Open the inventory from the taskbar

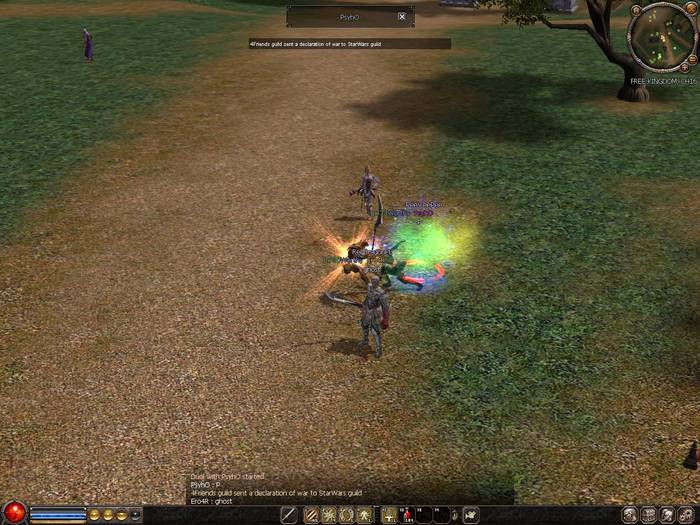coord(648,515)
